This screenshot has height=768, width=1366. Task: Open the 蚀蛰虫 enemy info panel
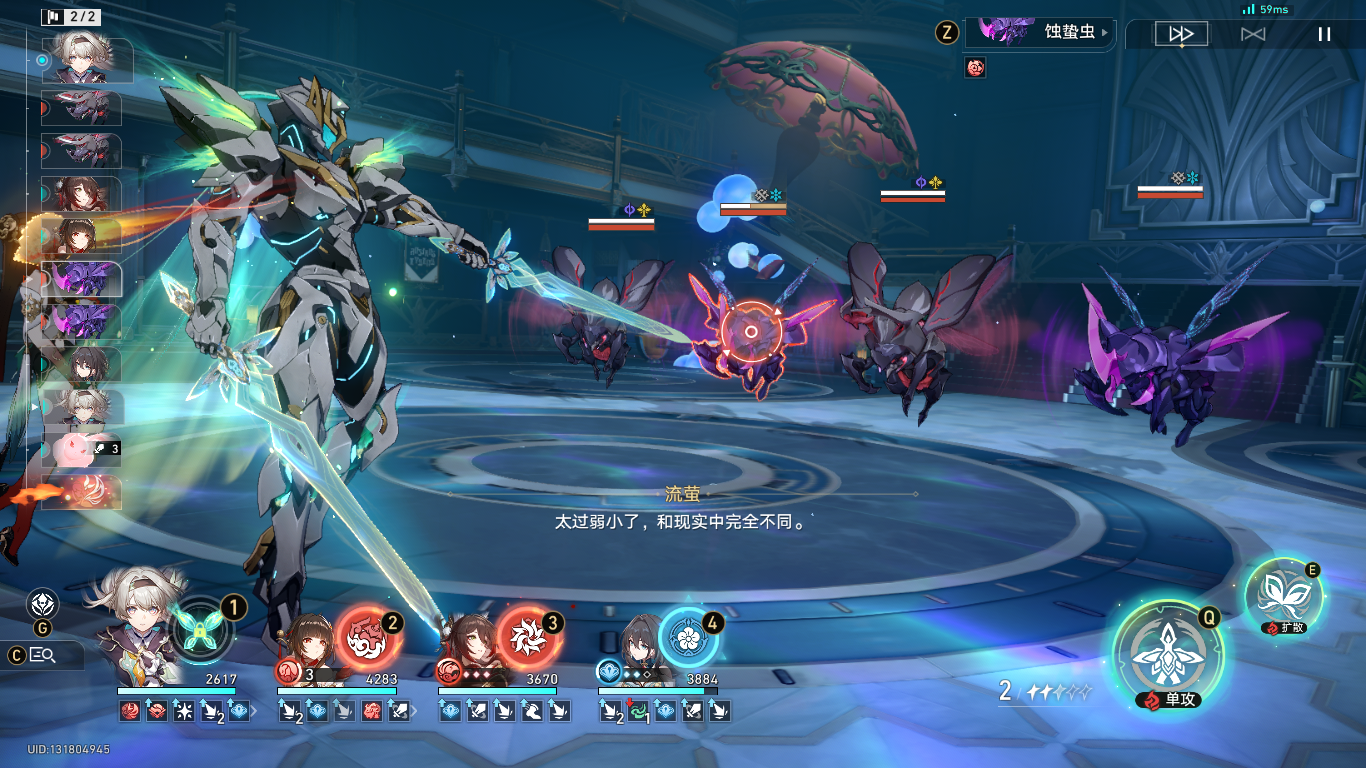1040,32
